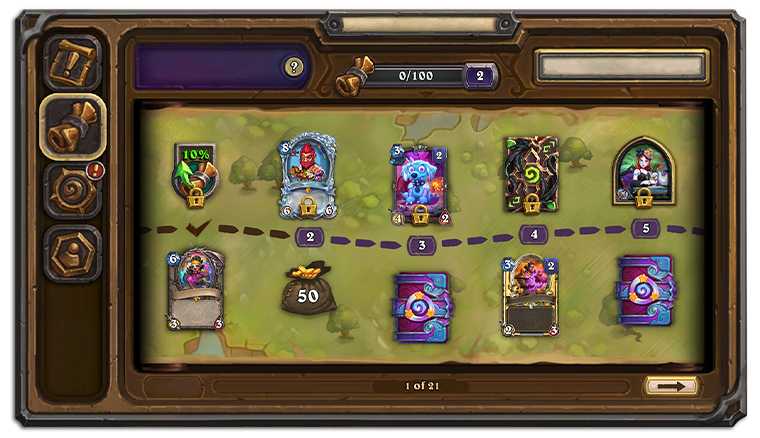The height and width of the screenshot is (438, 760).
Task: Open the quests tab with exclamation icon
Action: [73, 62]
